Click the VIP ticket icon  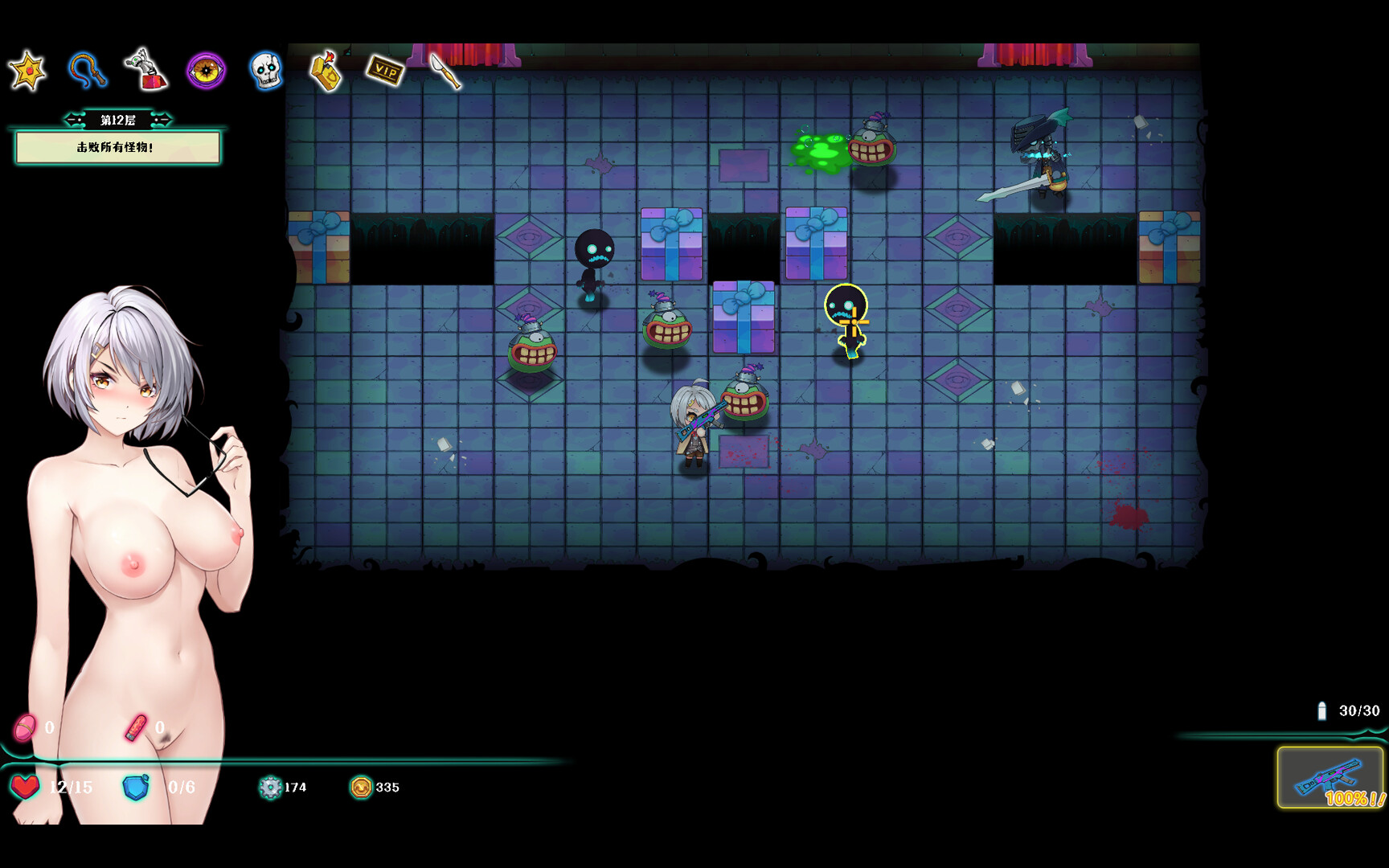pyautogui.click(x=386, y=71)
